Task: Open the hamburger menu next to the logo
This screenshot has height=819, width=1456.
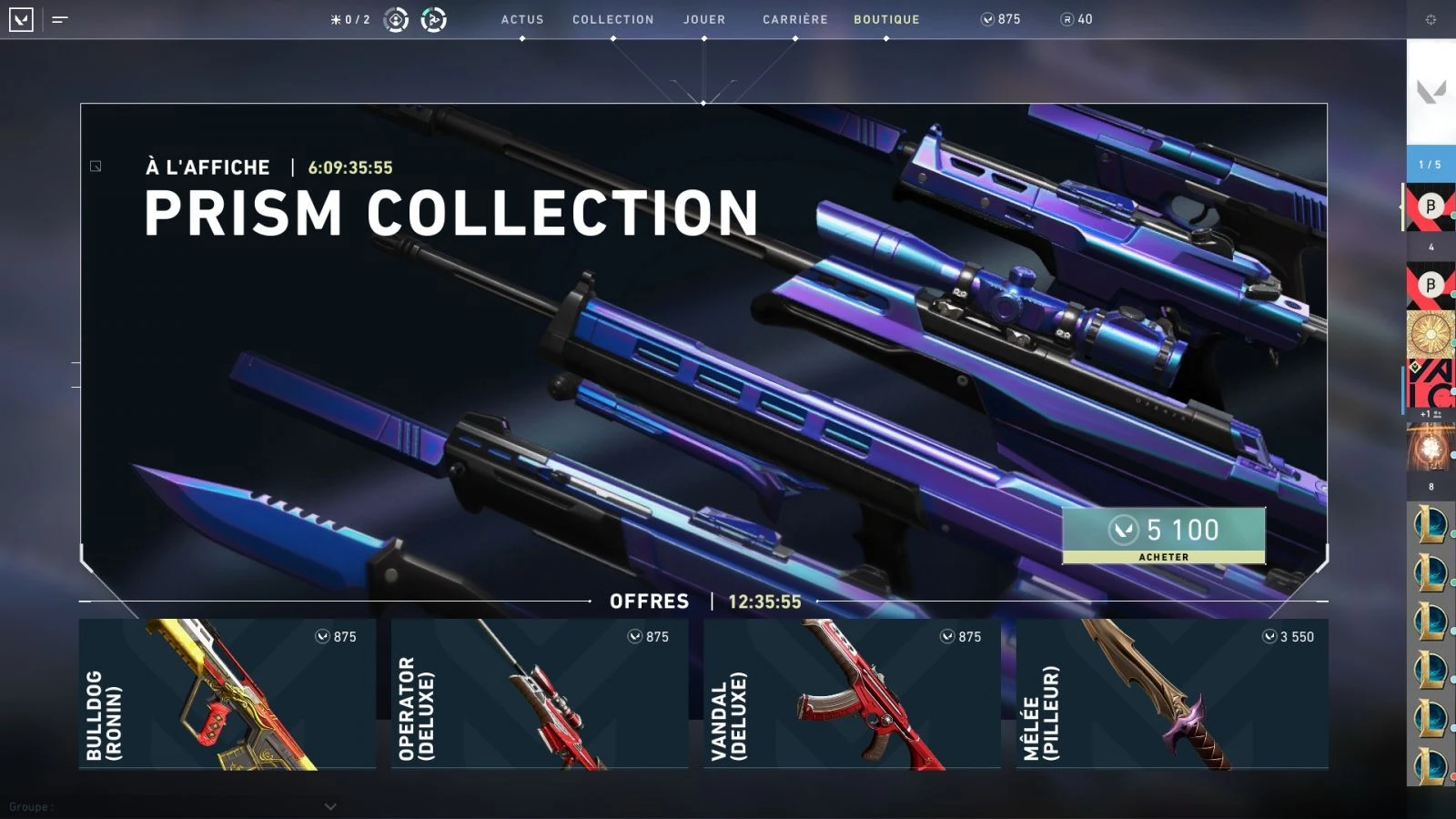Action: (60, 19)
